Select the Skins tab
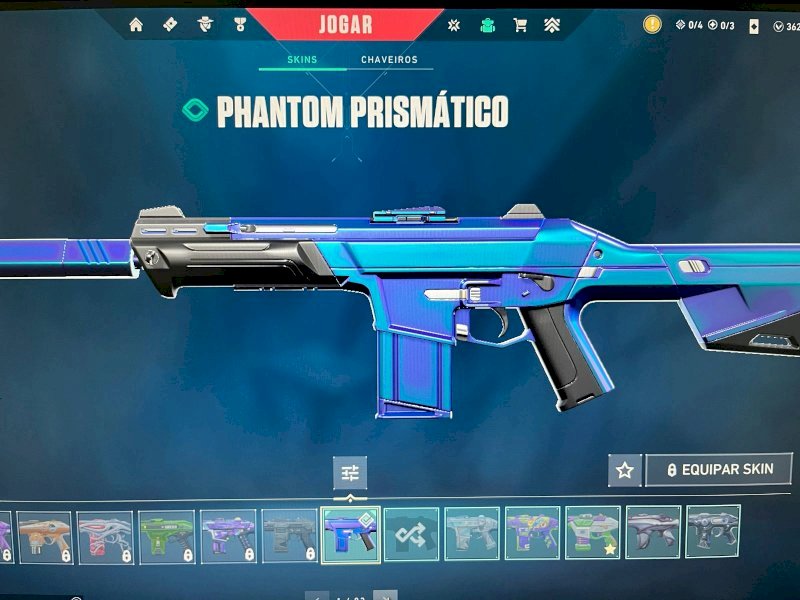 (302, 60)
